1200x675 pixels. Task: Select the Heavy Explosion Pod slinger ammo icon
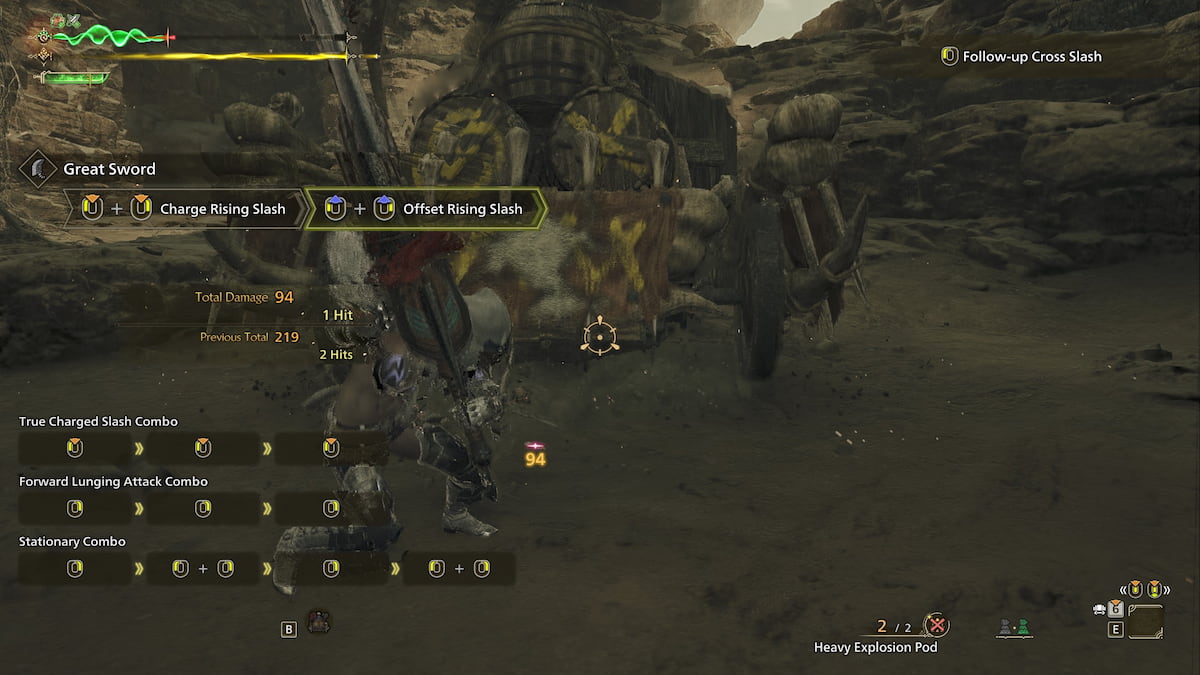tap(936, 626)
